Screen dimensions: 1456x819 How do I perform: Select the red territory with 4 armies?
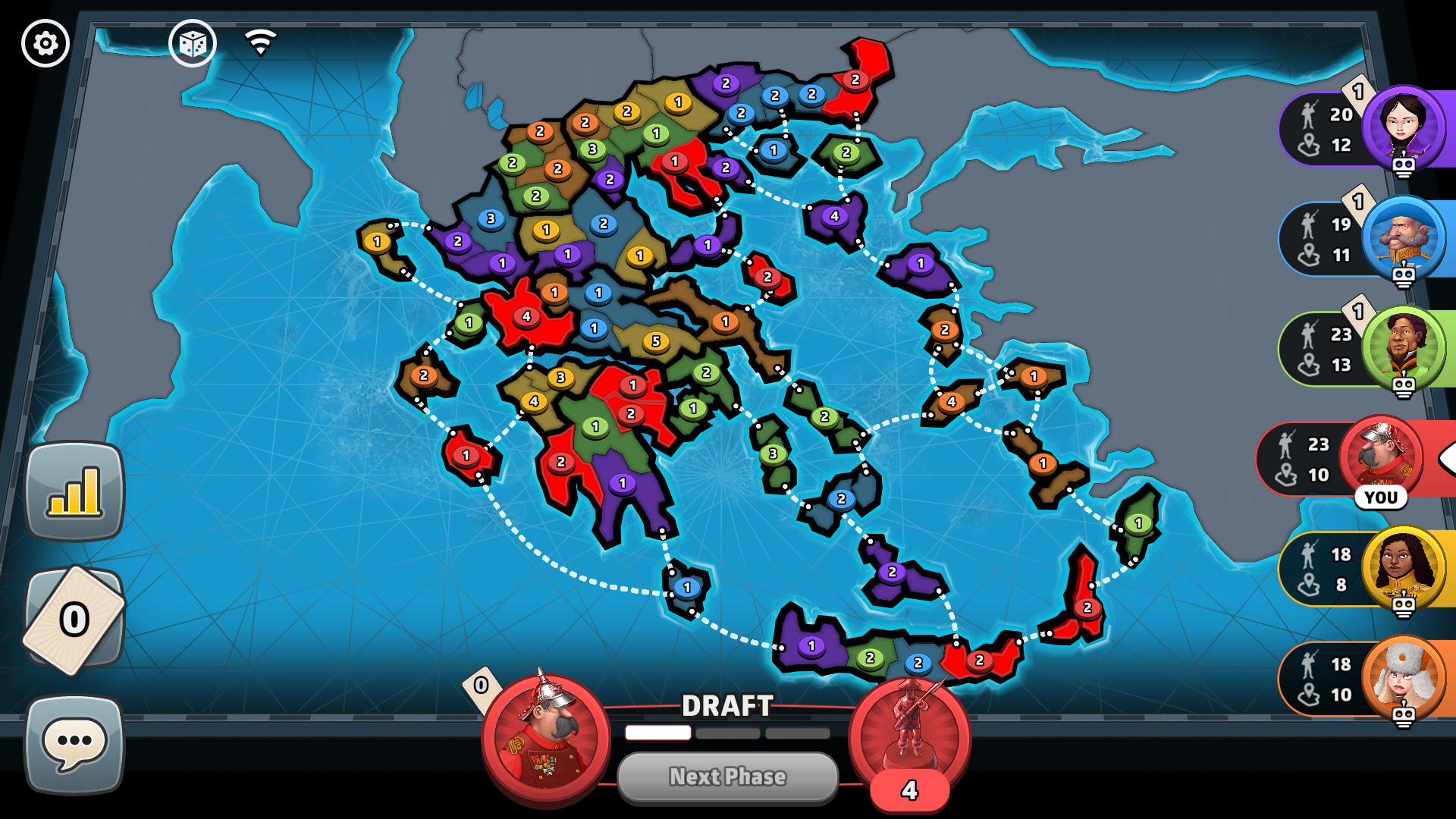tap(527, 317)
